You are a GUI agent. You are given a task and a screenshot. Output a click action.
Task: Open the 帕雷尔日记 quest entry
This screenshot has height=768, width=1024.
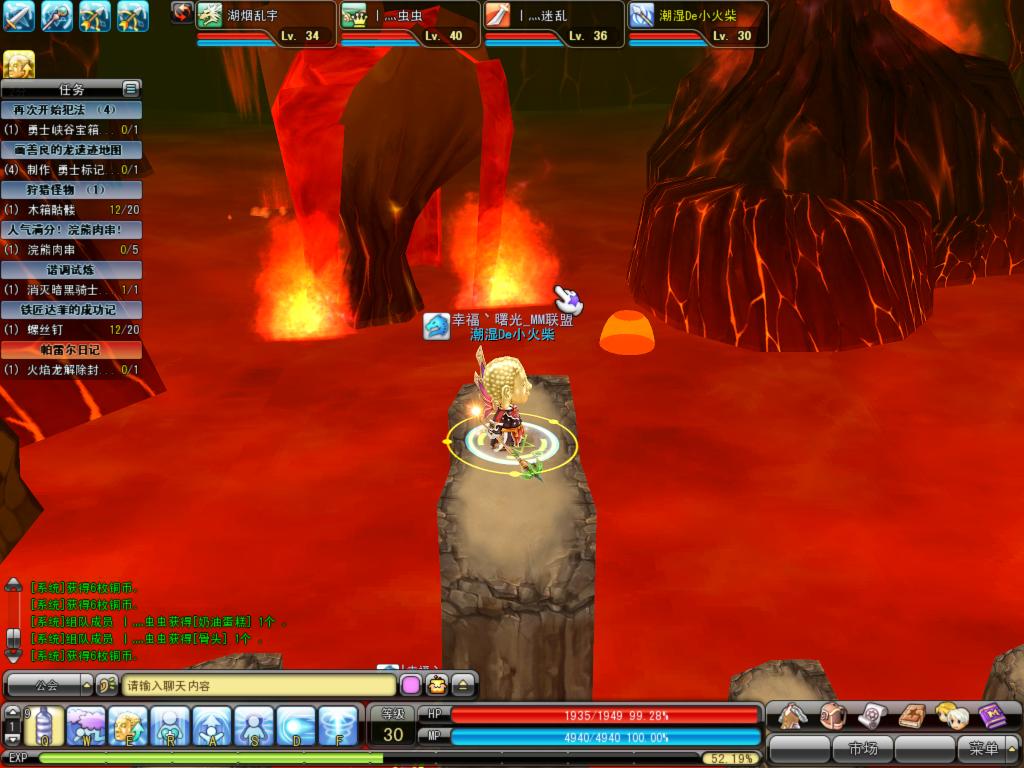click(71, 350)
